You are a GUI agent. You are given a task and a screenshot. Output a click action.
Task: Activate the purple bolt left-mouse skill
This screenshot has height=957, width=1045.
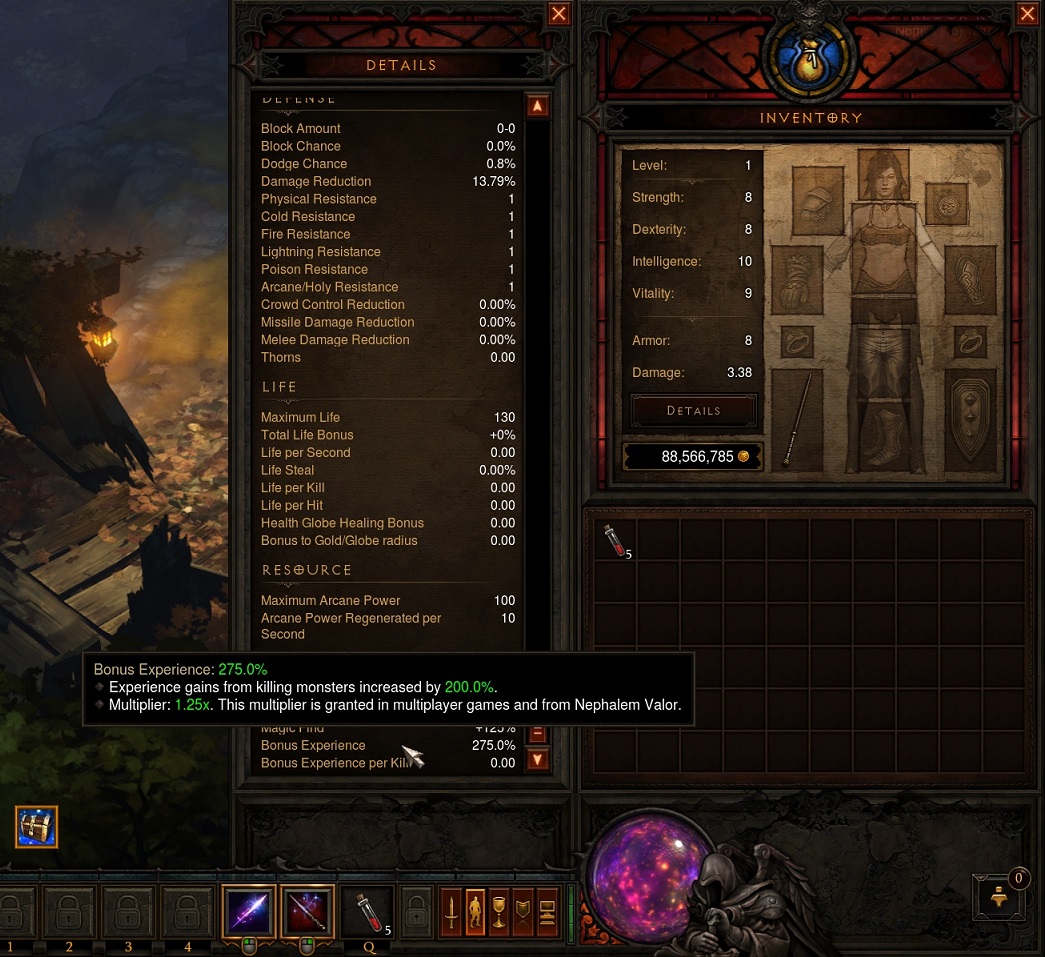(248, 912)
